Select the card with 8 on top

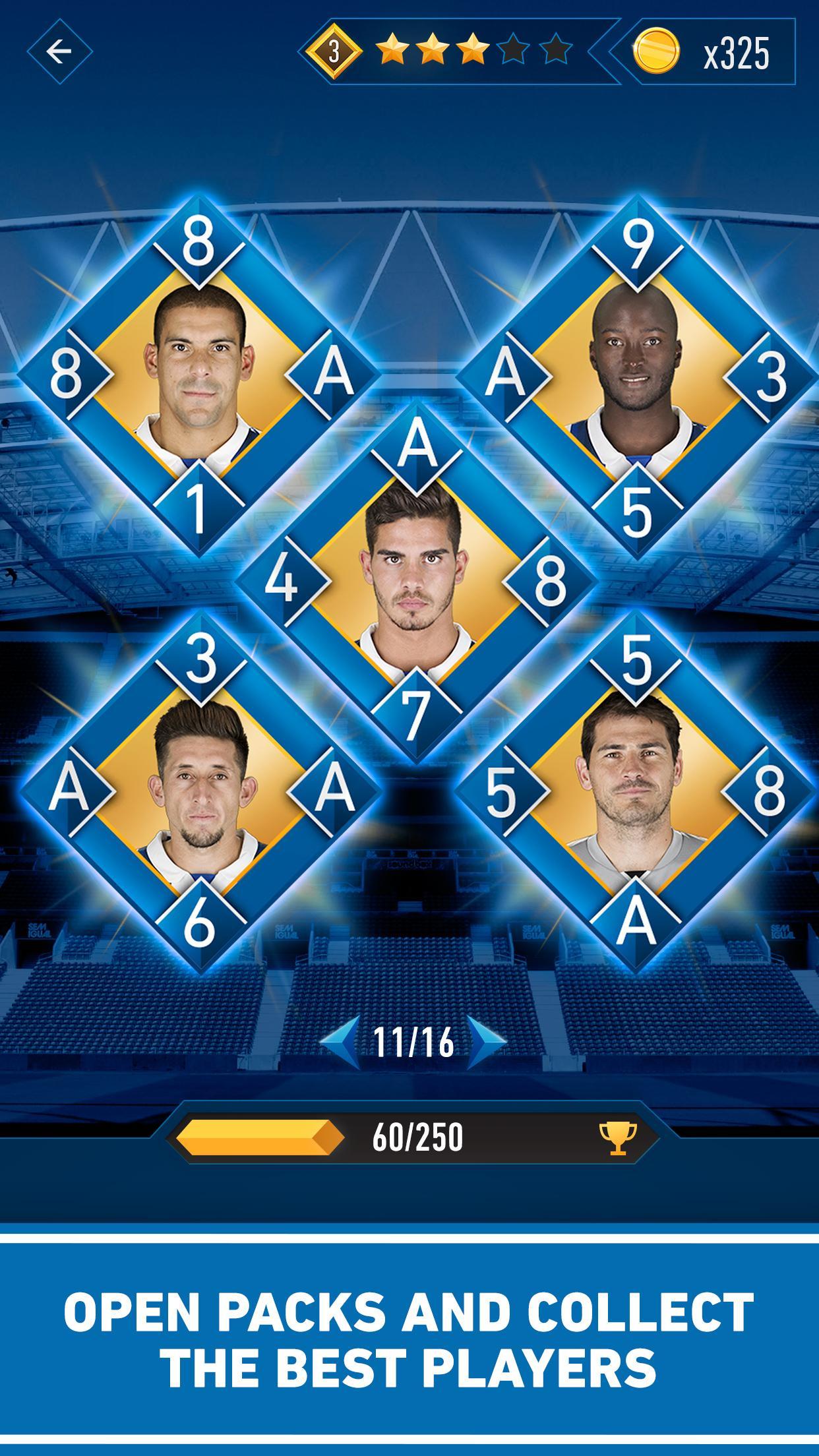tap(198, 376)
